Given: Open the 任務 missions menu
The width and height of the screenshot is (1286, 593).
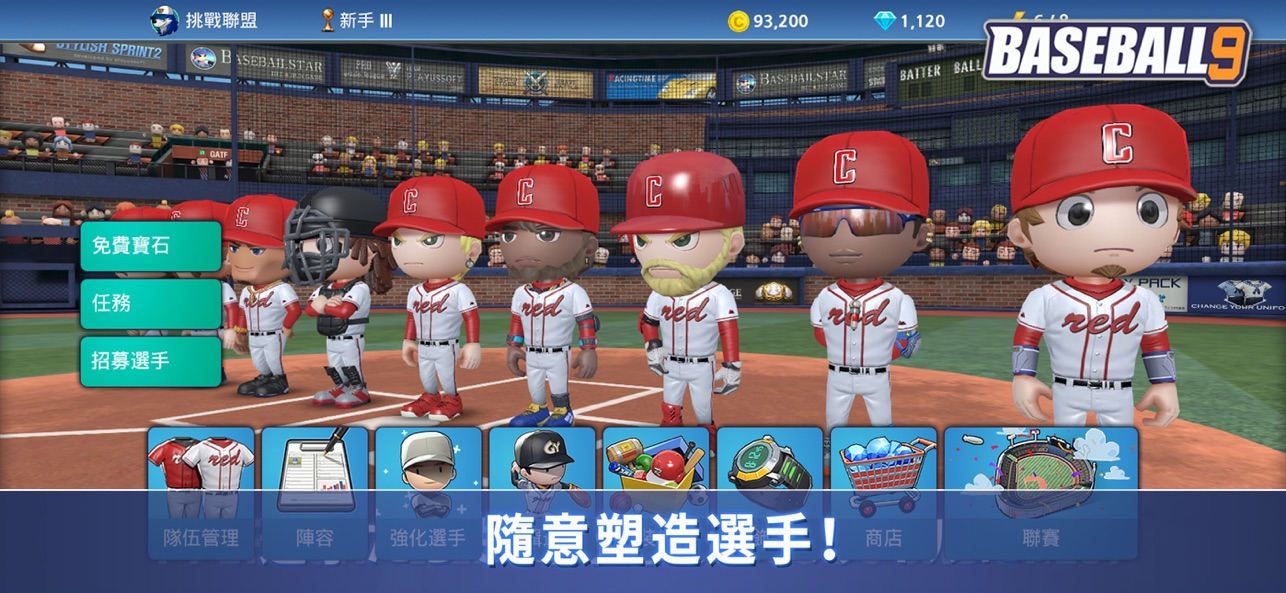Looking at the screenshot, I should (x=150, y=303).
